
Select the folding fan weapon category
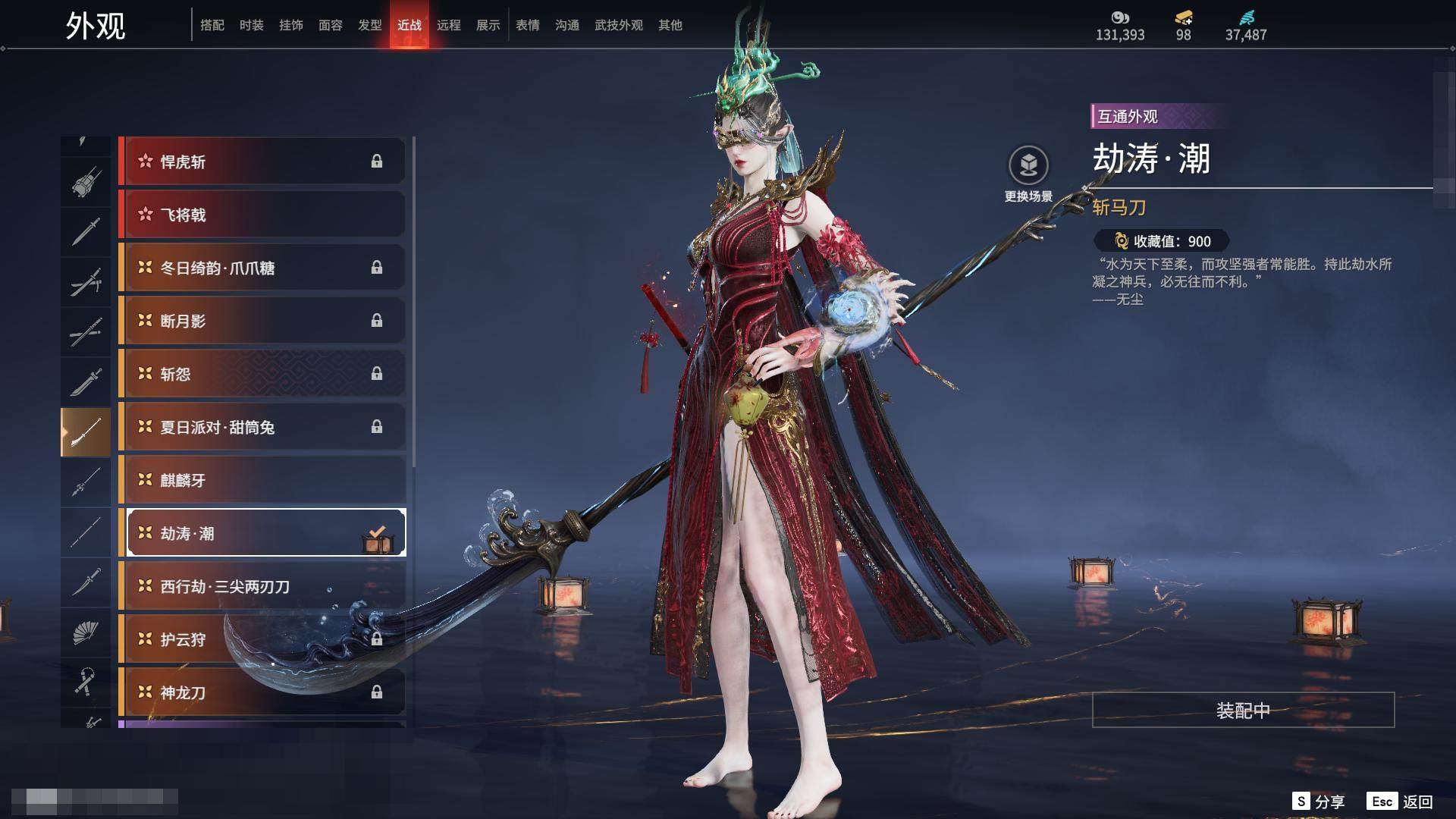click(x=85, y=632)
